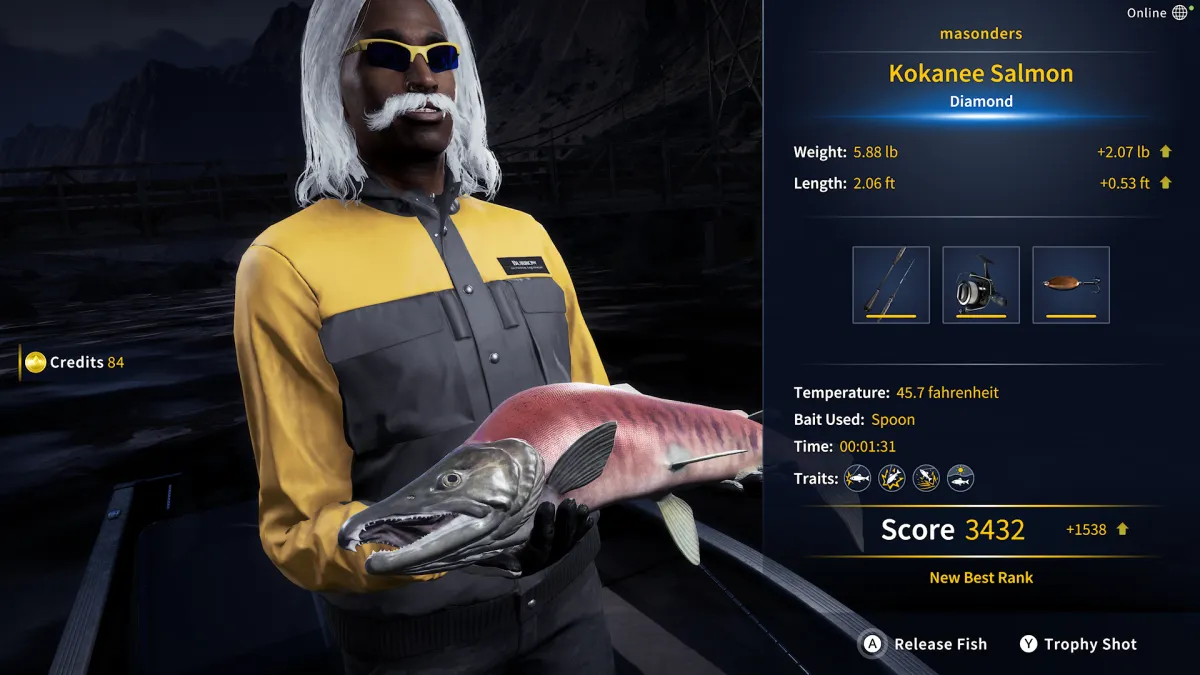Image resolution: width=1200 pixels, height=675 pixels.
Task: Inspect the sun-above-water fish trait icon
Action: (960, 478)
